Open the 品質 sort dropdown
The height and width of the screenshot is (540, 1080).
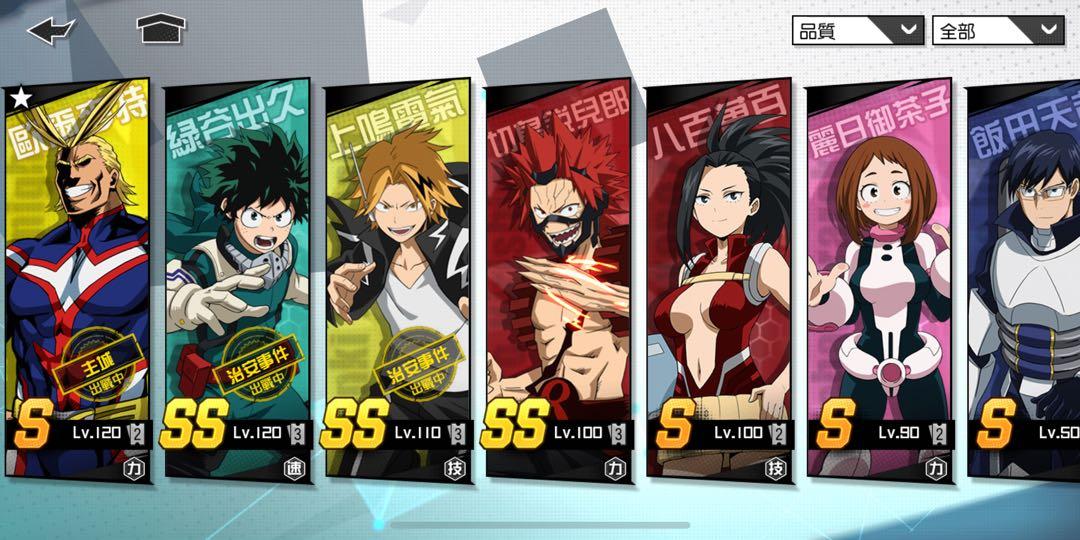[x=857, y=30]
